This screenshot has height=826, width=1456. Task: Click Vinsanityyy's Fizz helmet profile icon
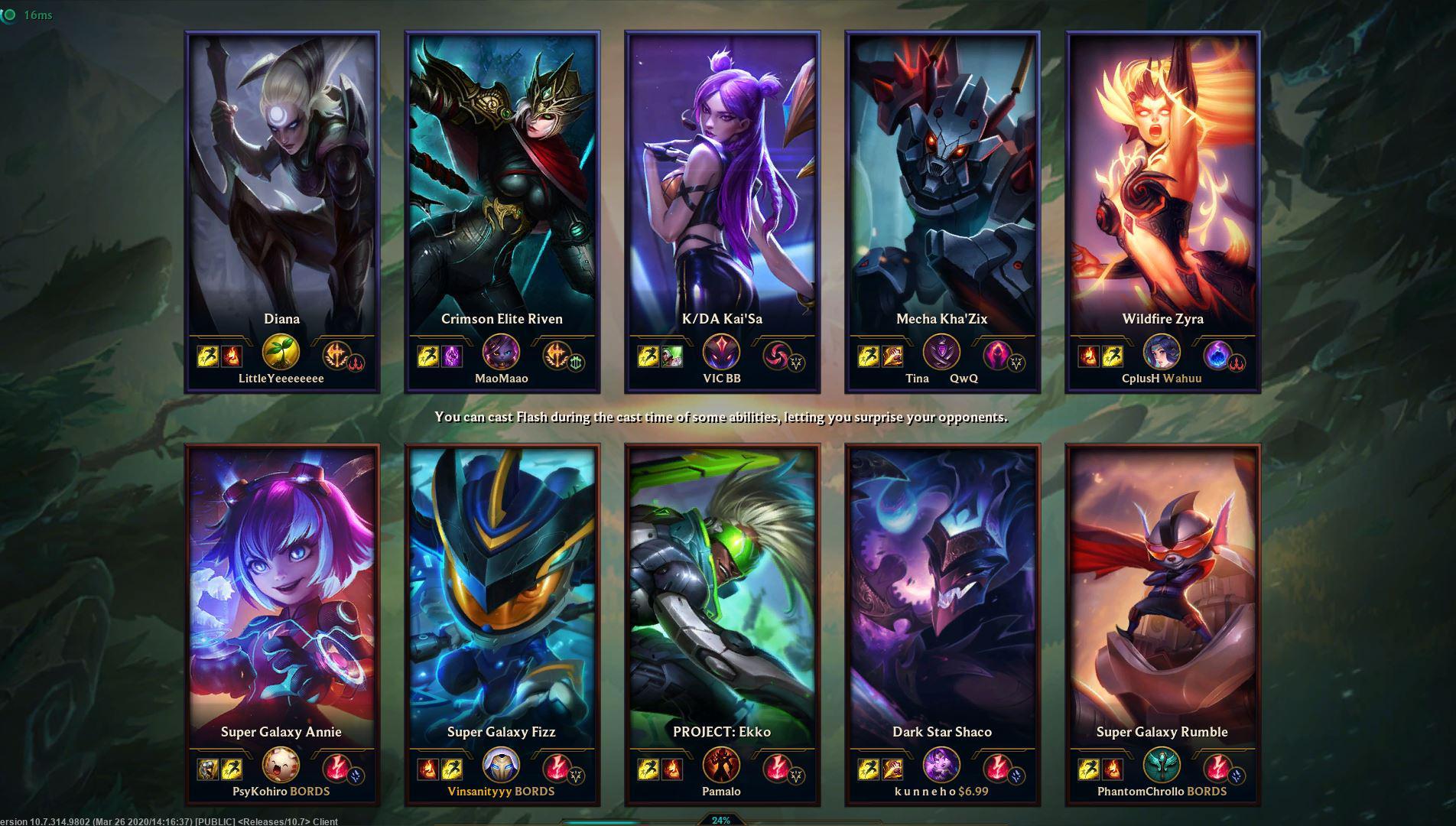click(501, 767)
